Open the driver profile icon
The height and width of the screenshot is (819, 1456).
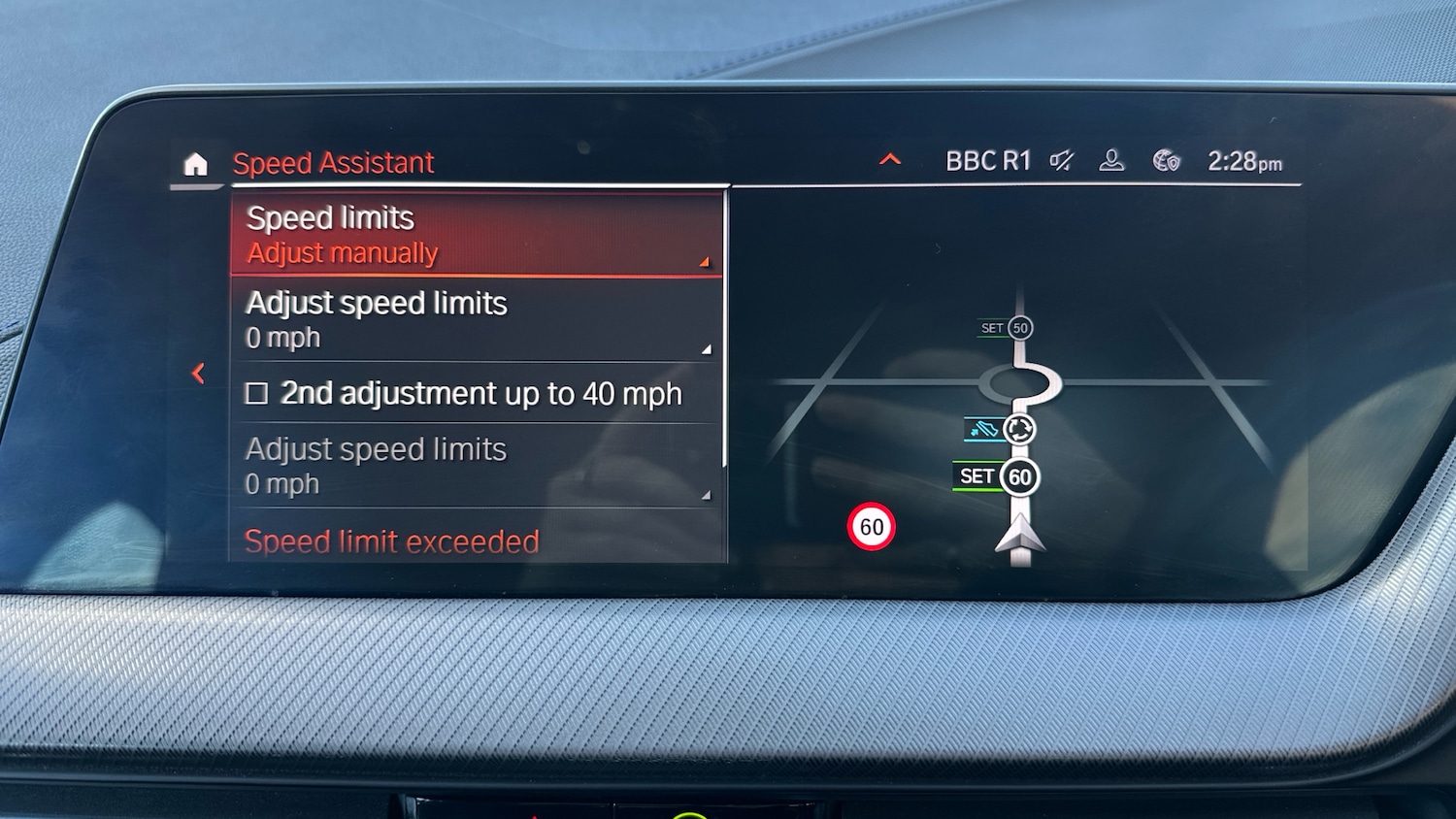[x=1111, y=161]
